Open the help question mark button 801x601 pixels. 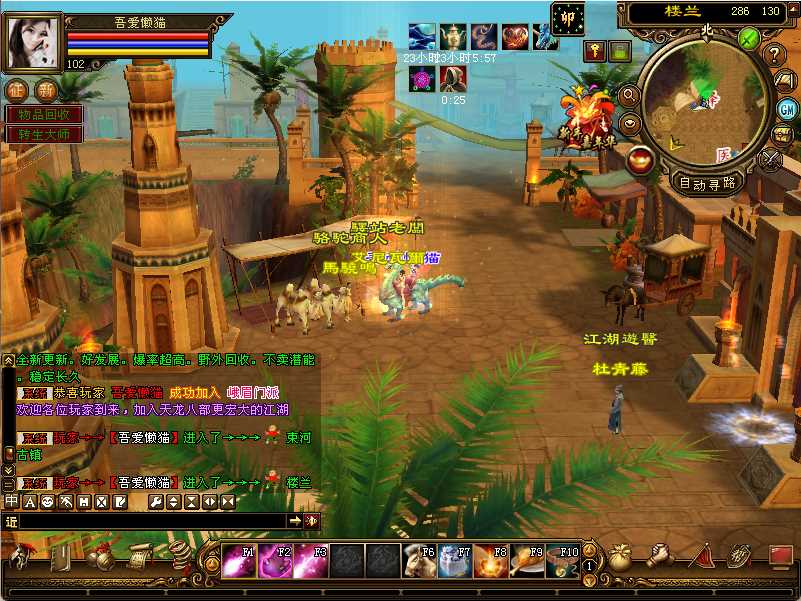click(x=774, y=55)
